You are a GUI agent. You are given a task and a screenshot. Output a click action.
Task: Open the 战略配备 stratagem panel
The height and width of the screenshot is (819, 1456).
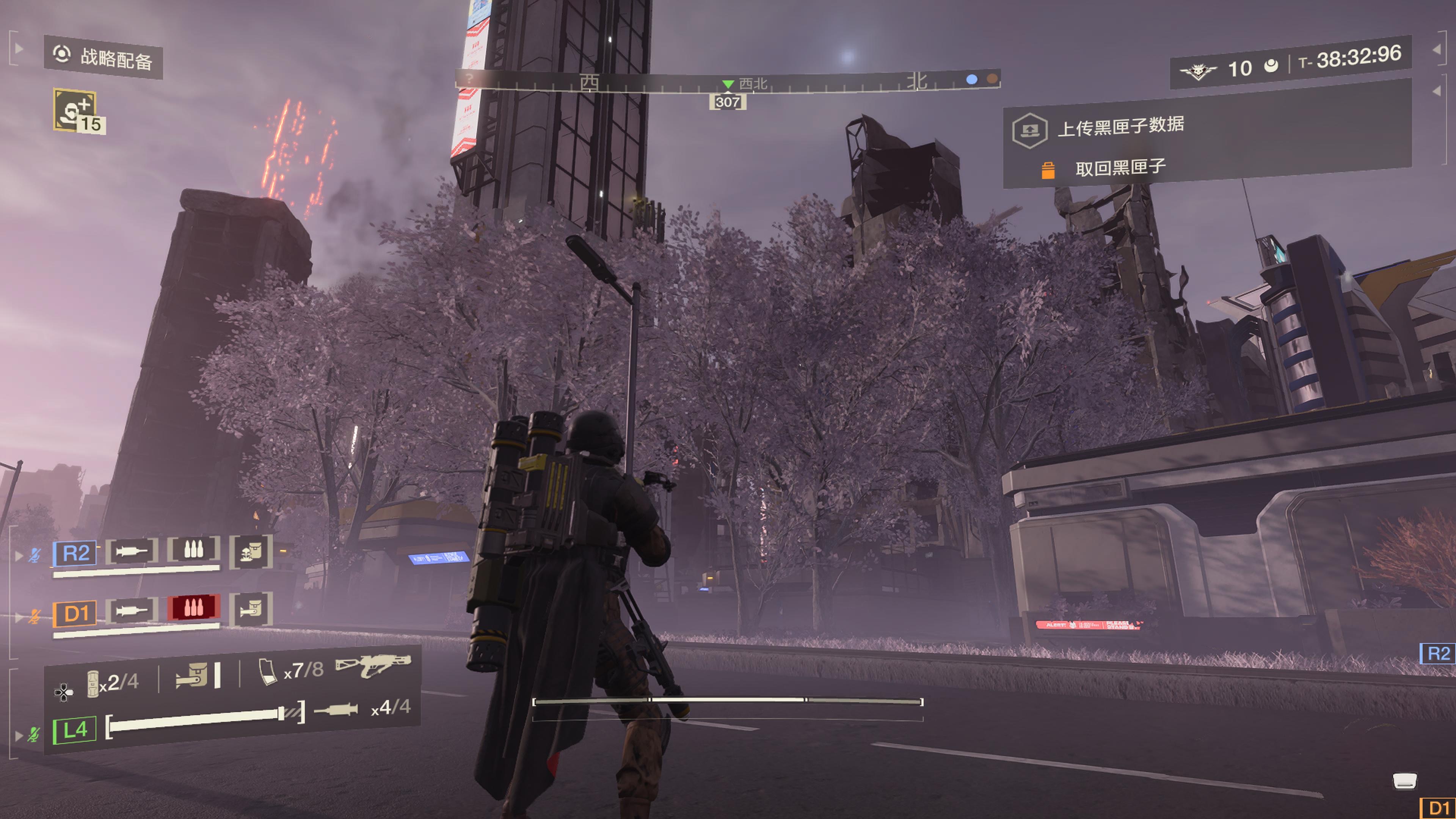(104, 58)
